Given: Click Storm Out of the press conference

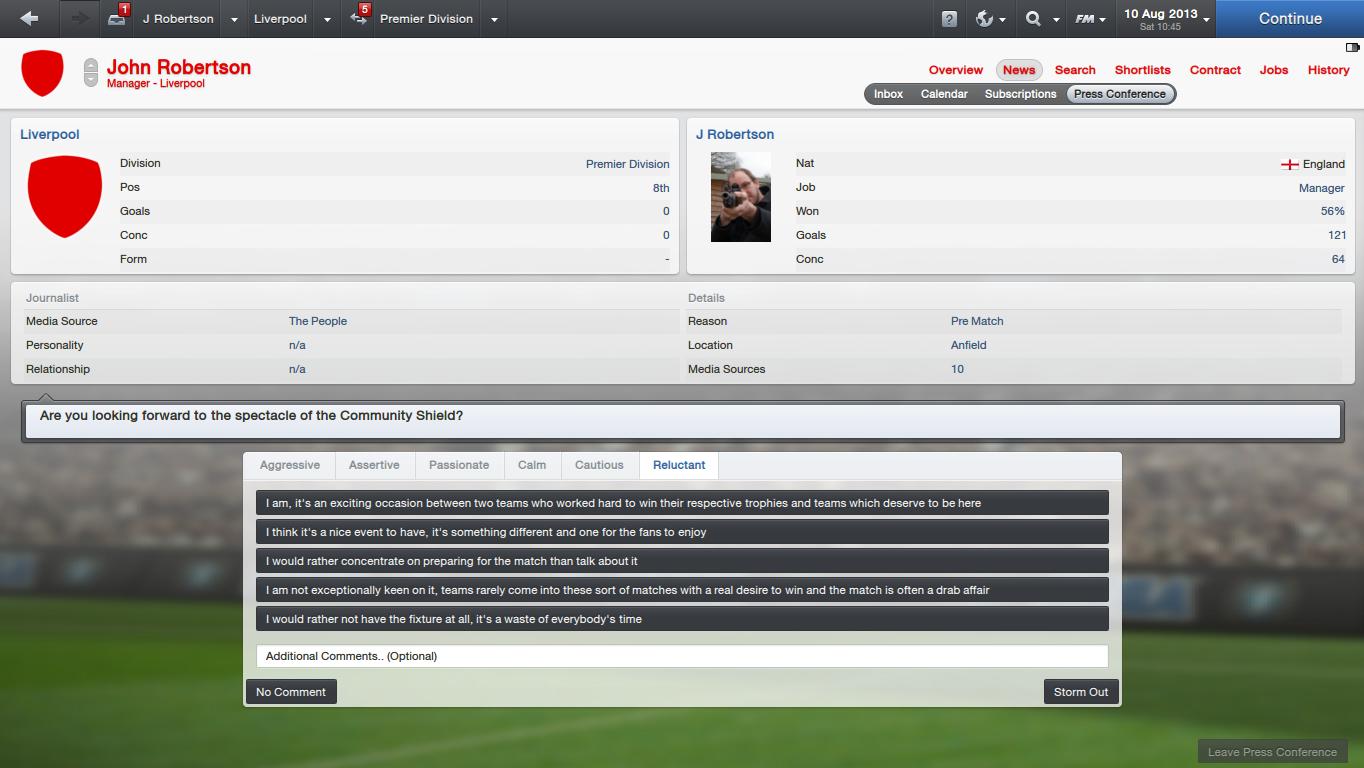Looking at the screenshot, I should tap(1080, 691).
